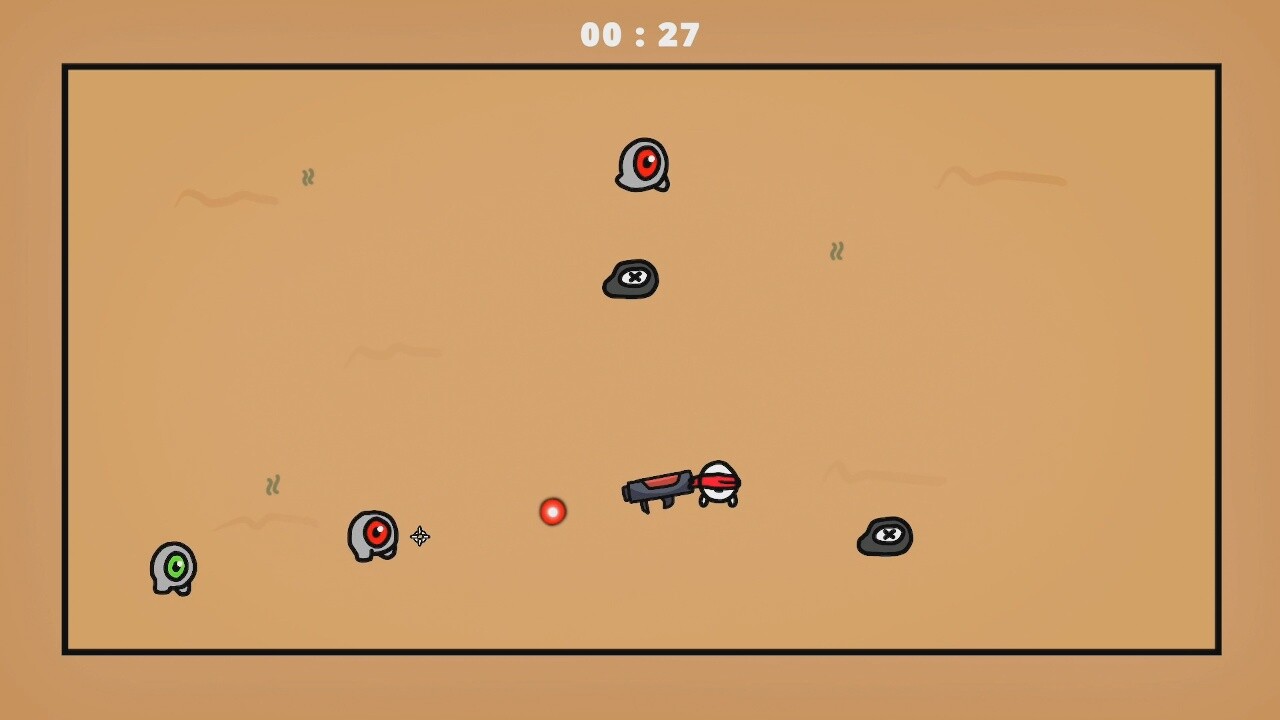
Task: Select the green-eyed robot in bottom-left corner
Action: click(x=173, y=568)
